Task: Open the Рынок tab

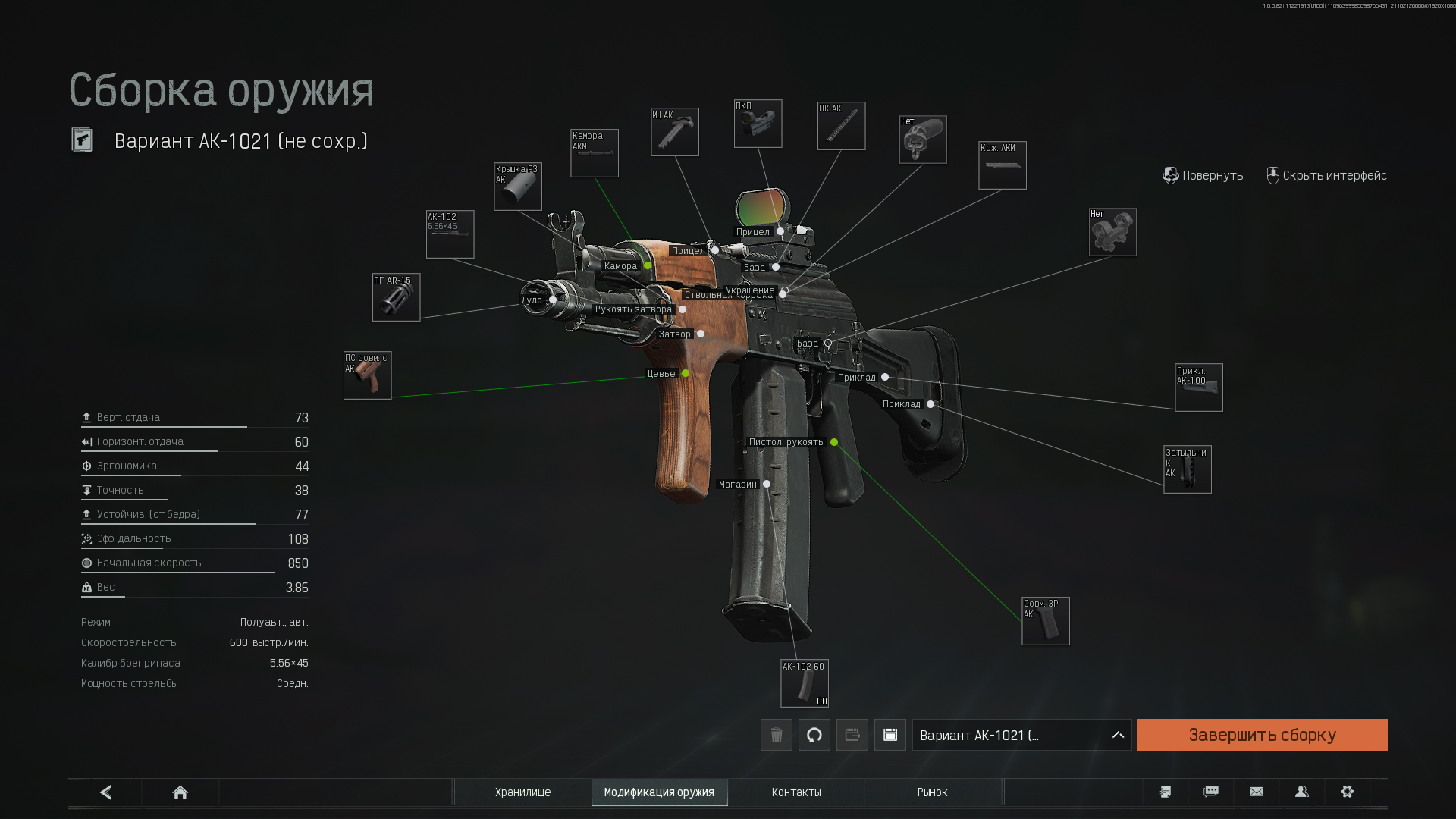Action: [x=932, y=792]
